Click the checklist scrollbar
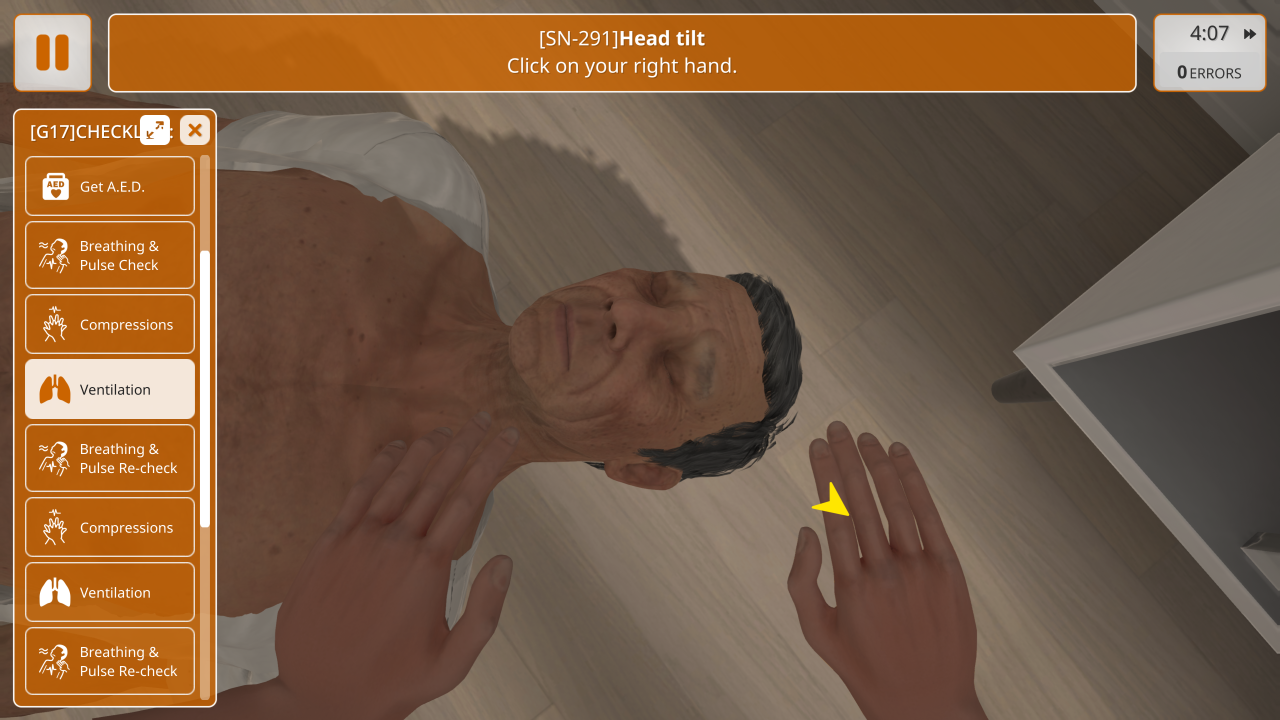 pos(205,388)
